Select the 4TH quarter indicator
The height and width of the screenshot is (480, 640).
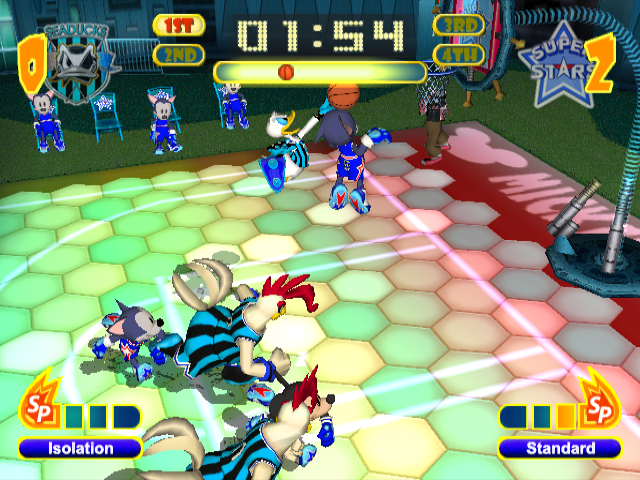459,54
